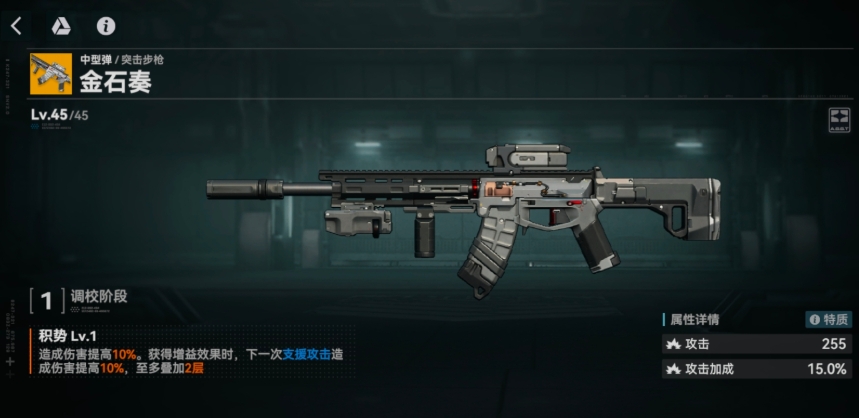Image resolution: width=859 pixels, height=418 pixels.
Task: Open the 积势 Lv.1 skill description
Action: click(68, 336)
